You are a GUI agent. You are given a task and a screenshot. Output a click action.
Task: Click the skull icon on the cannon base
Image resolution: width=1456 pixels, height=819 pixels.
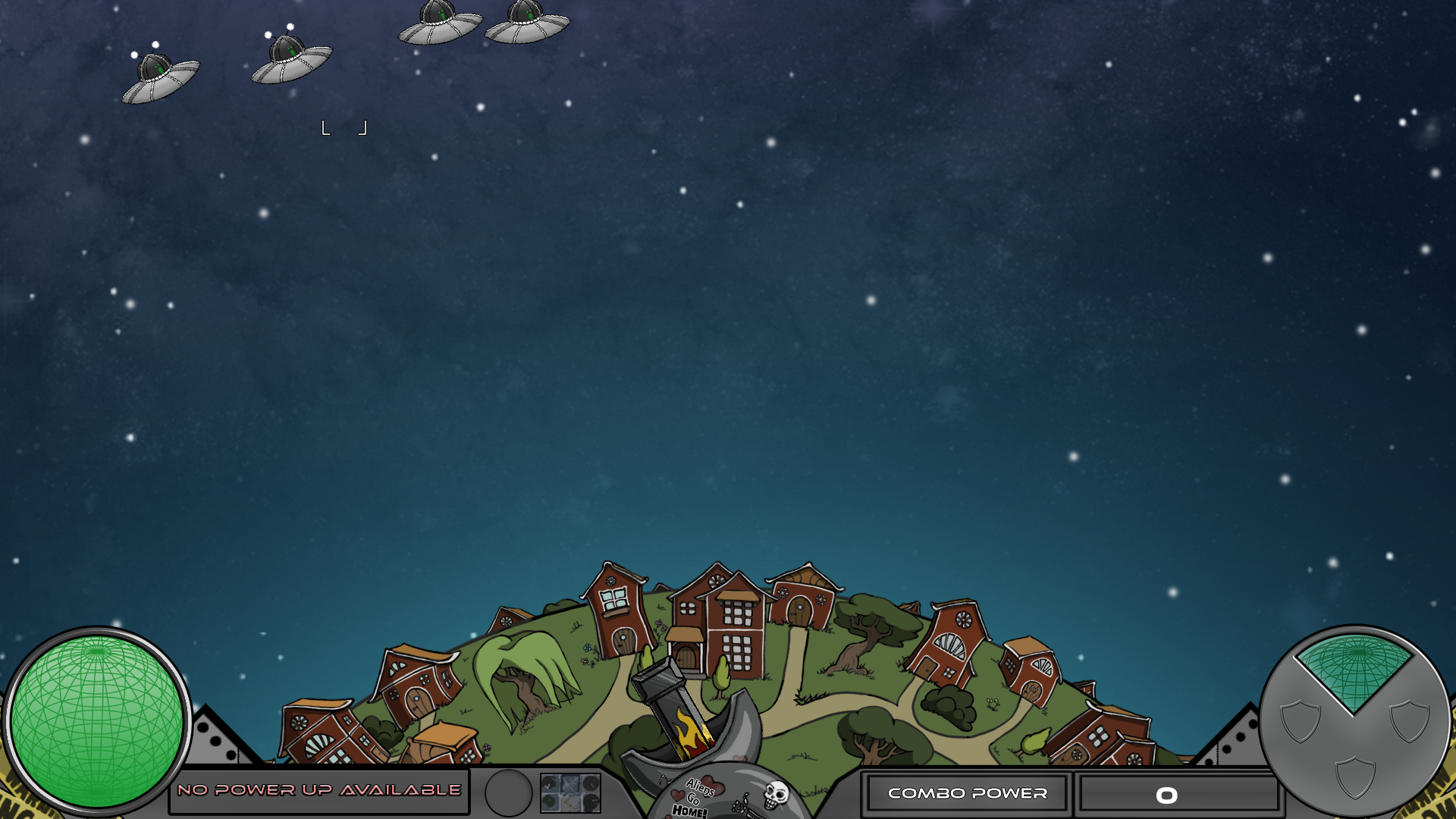tap(773, 796)
